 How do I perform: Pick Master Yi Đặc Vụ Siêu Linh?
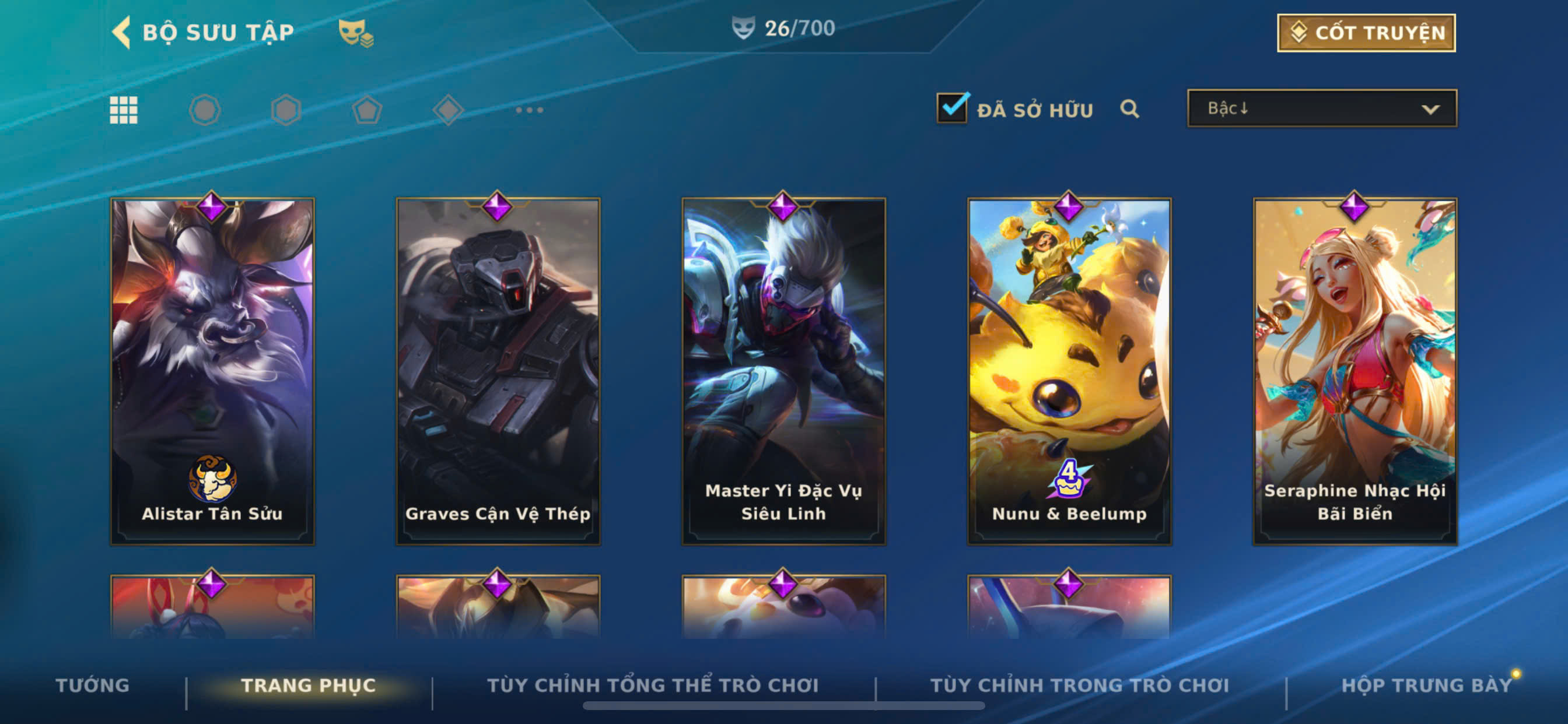tap(783, 371)
